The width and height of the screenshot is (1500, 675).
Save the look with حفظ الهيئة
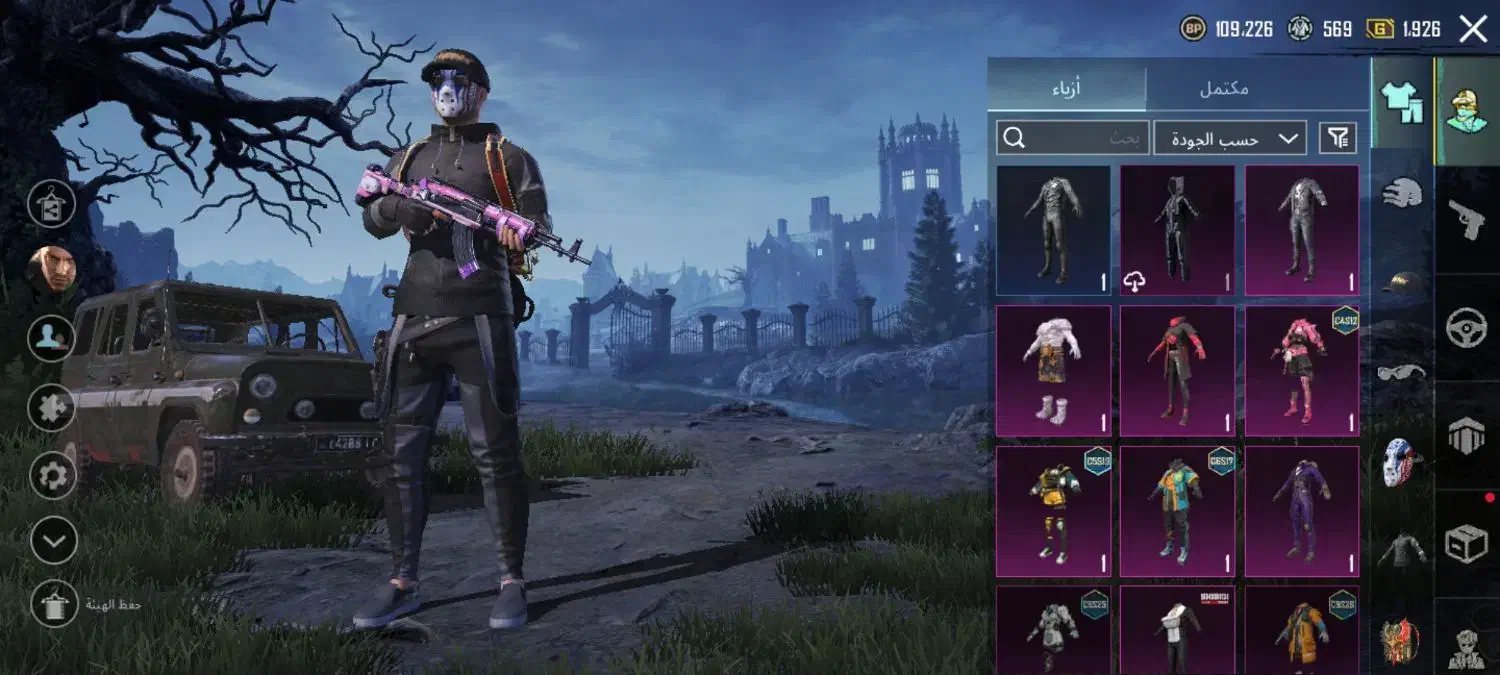pyautogui.click(x=52, y=604)
